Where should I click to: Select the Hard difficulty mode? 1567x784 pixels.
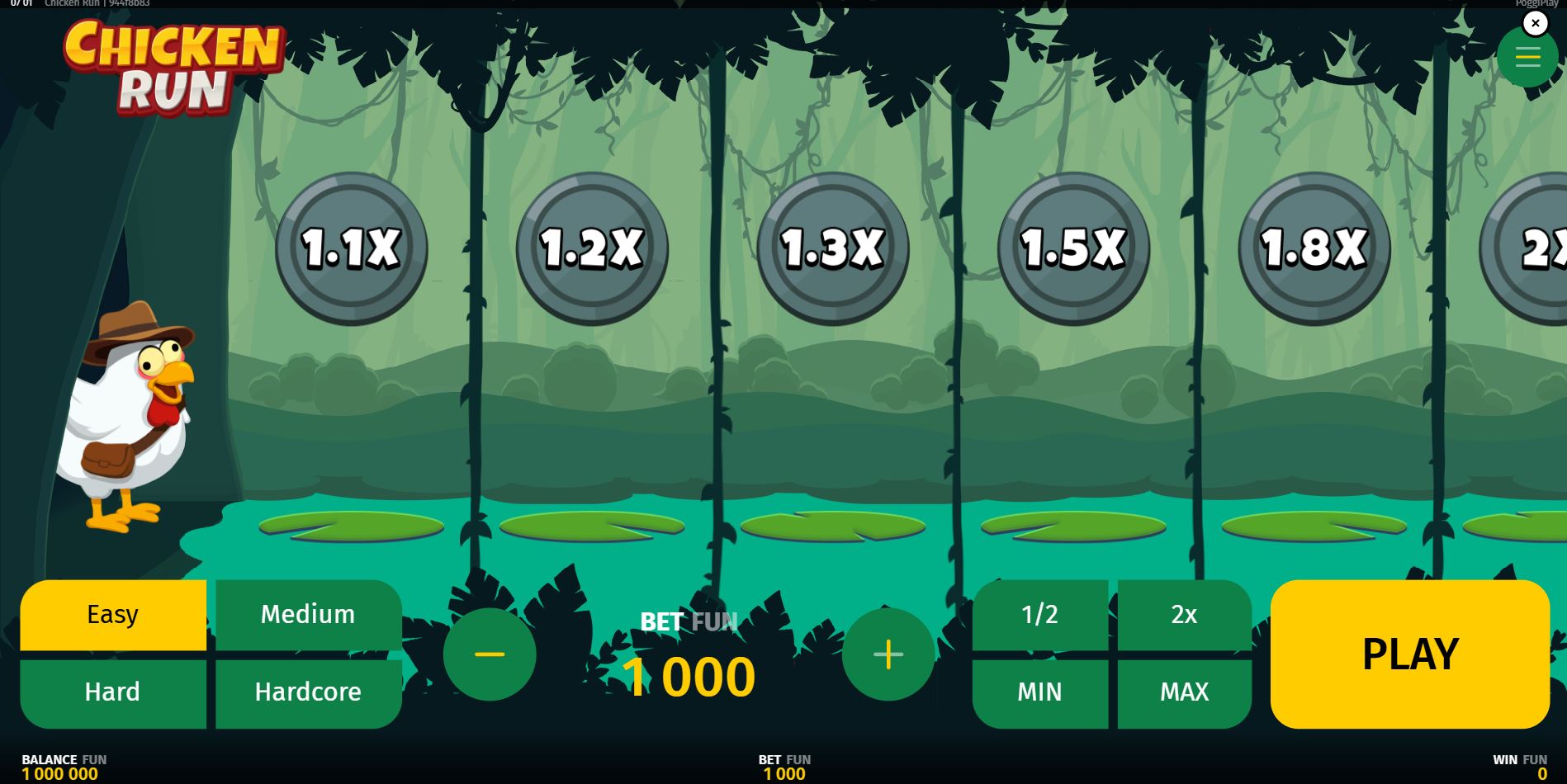tap(113, 692)
